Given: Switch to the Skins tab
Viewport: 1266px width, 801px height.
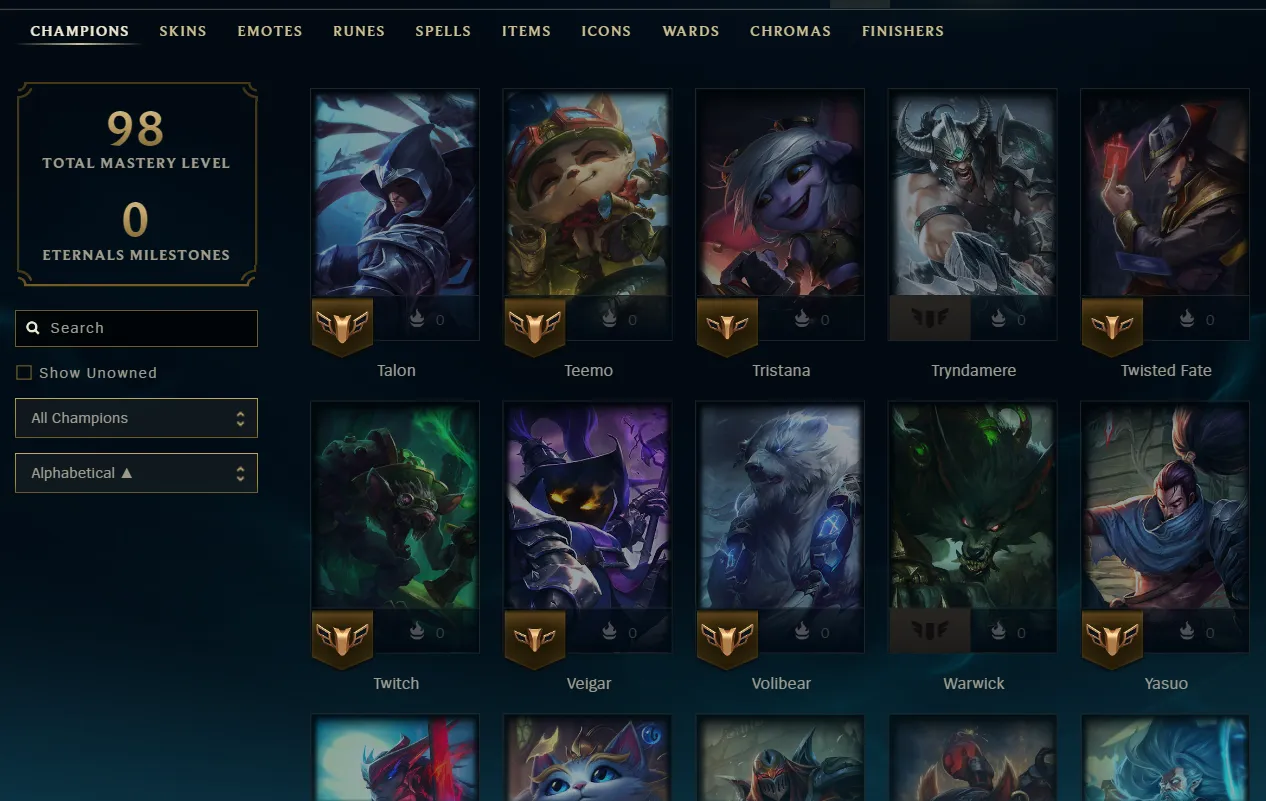Looking at the screenshot, I should (x=183, y=31).
